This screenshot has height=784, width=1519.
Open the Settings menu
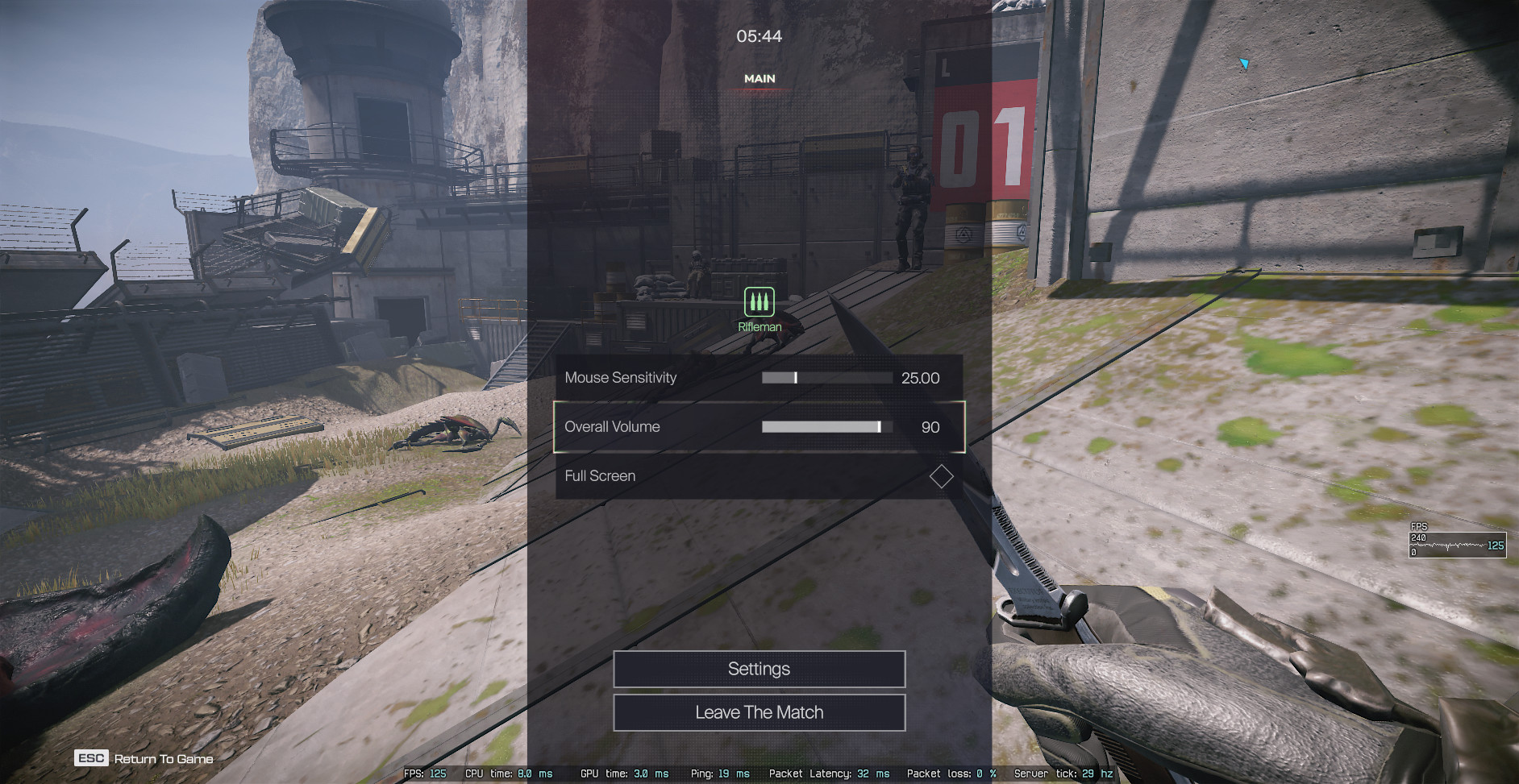point(759,669)
